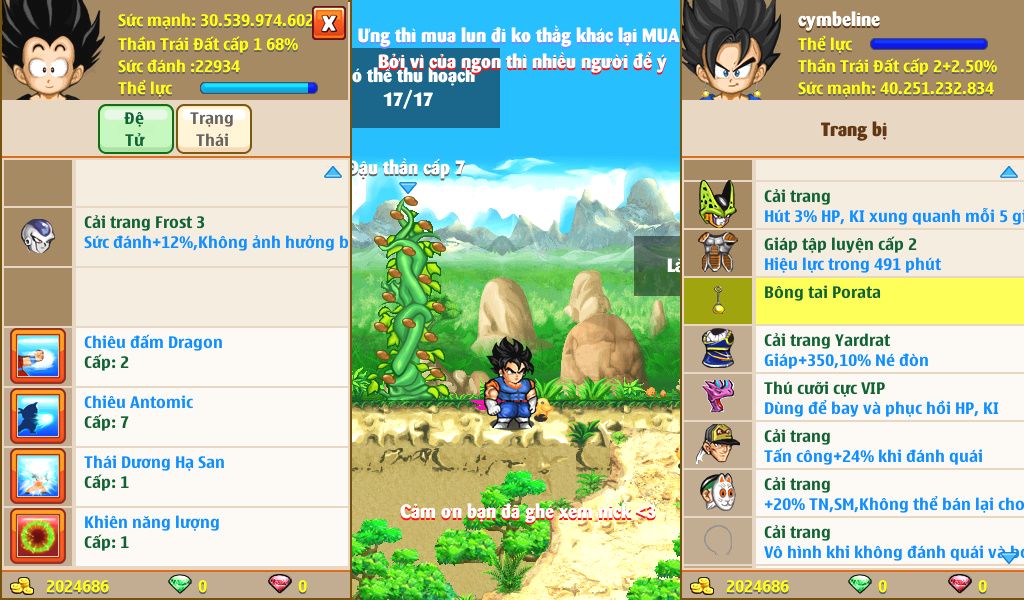
Task: Select the Hút 3% HP costume
Action: point(888,206)
